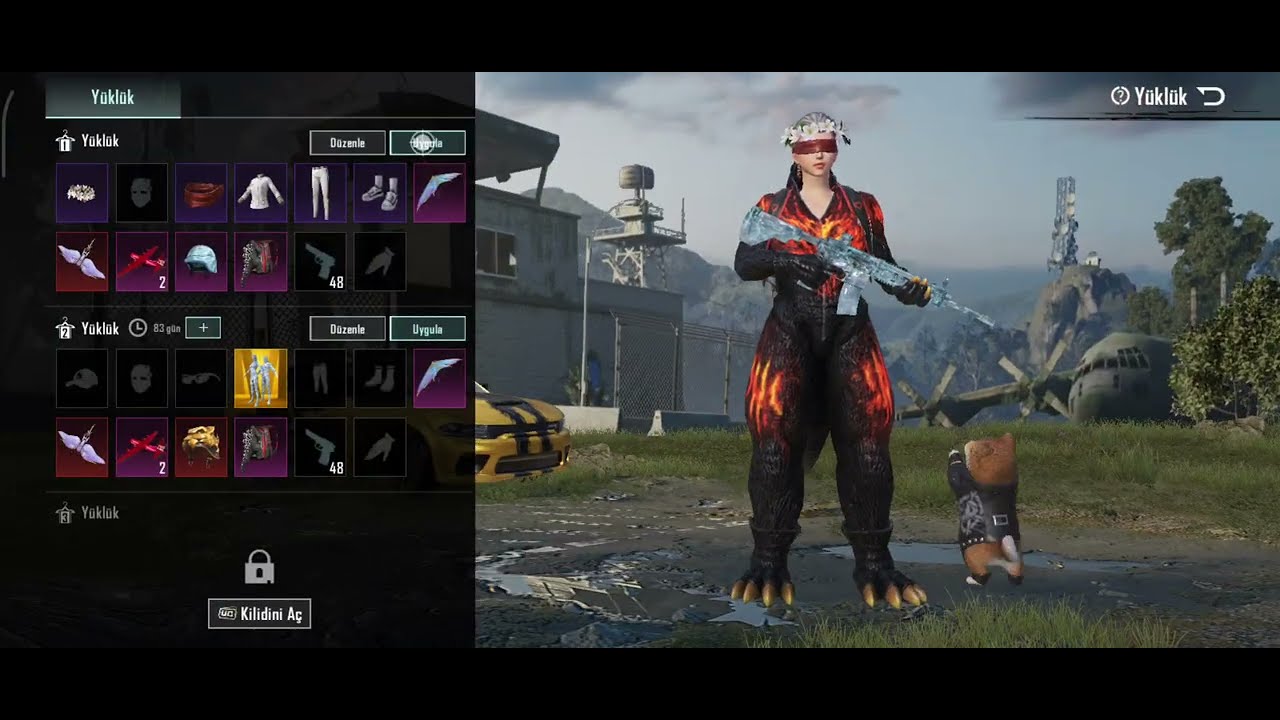This screenshot has height=720, width=1280.
Task: Apply wardrobe 2 with its Uygula button
Action: pos(427,329)
